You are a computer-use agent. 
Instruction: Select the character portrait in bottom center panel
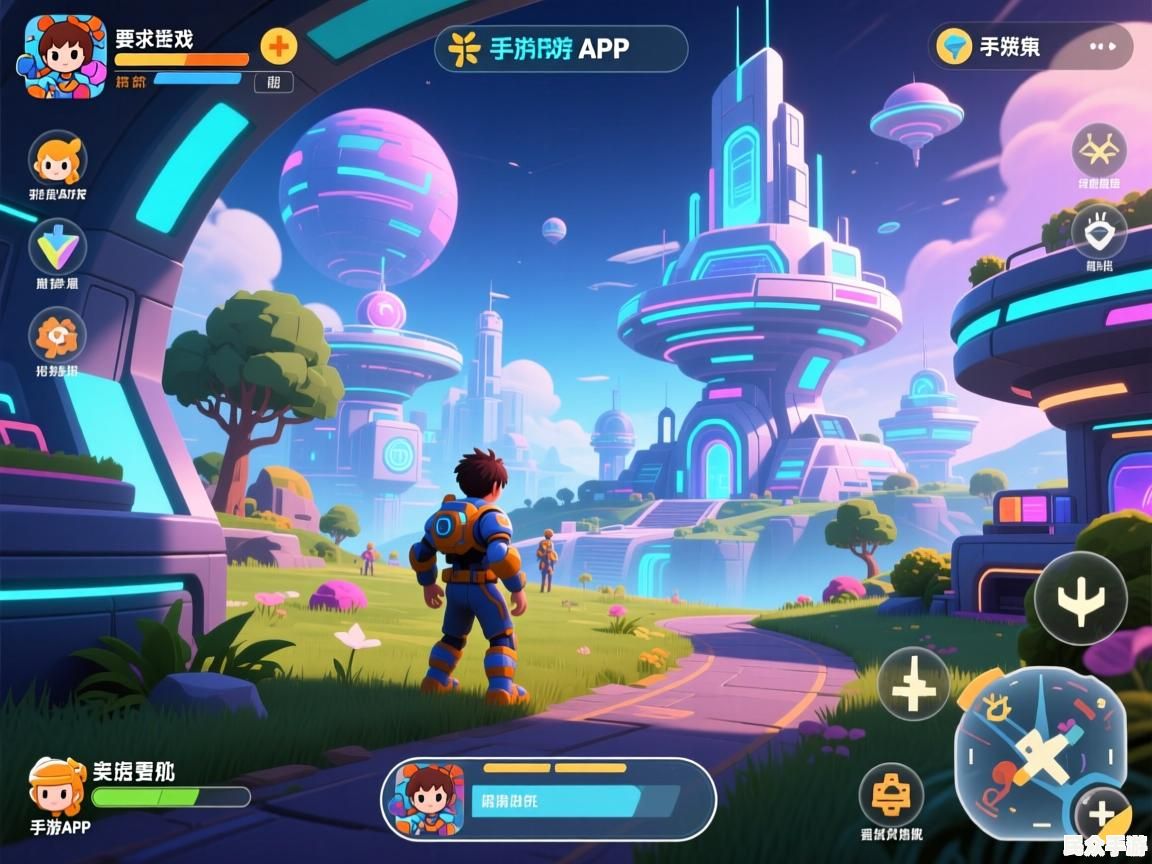coord(430,799)
